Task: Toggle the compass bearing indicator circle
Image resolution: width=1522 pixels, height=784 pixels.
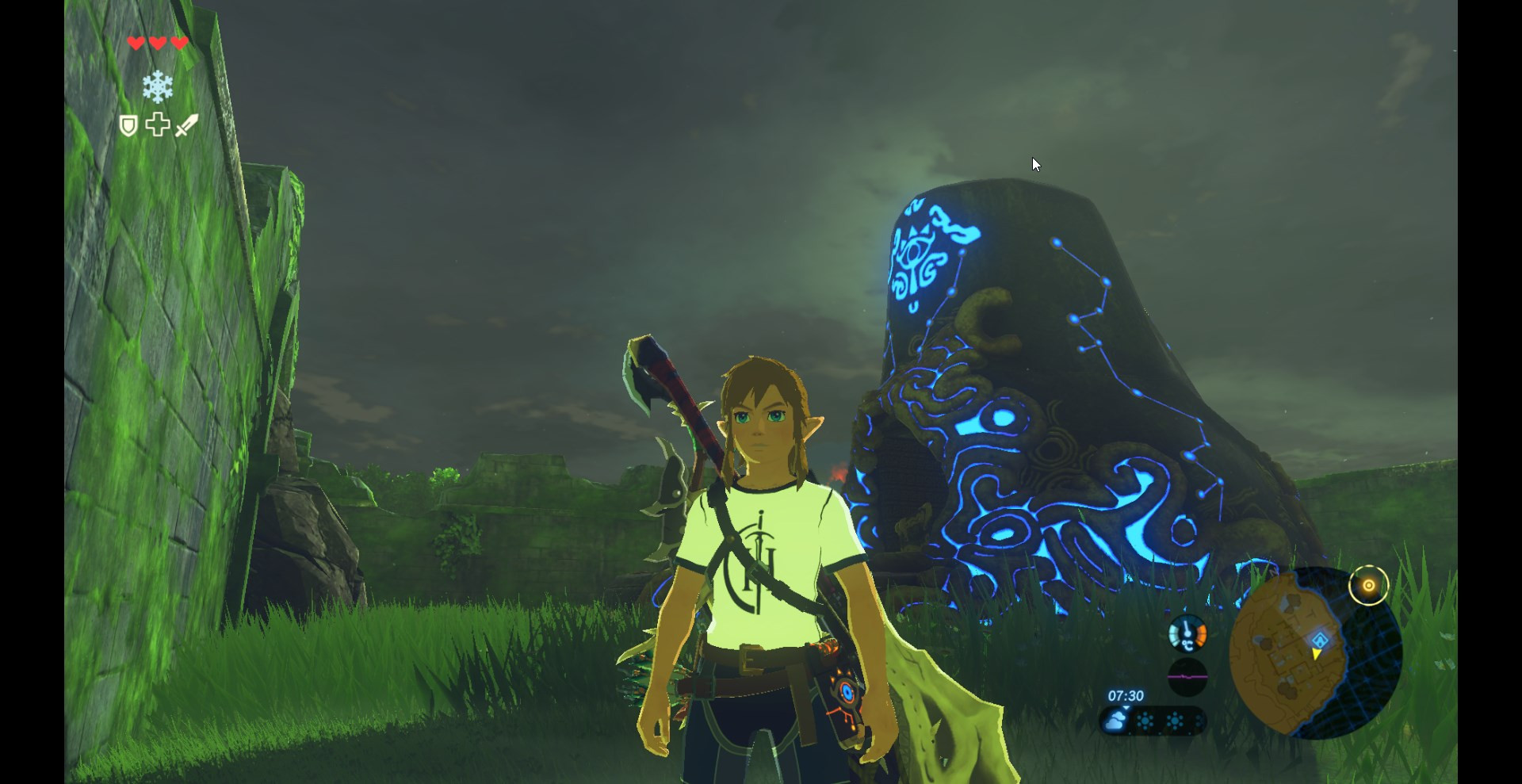Action: point(1369,585)
